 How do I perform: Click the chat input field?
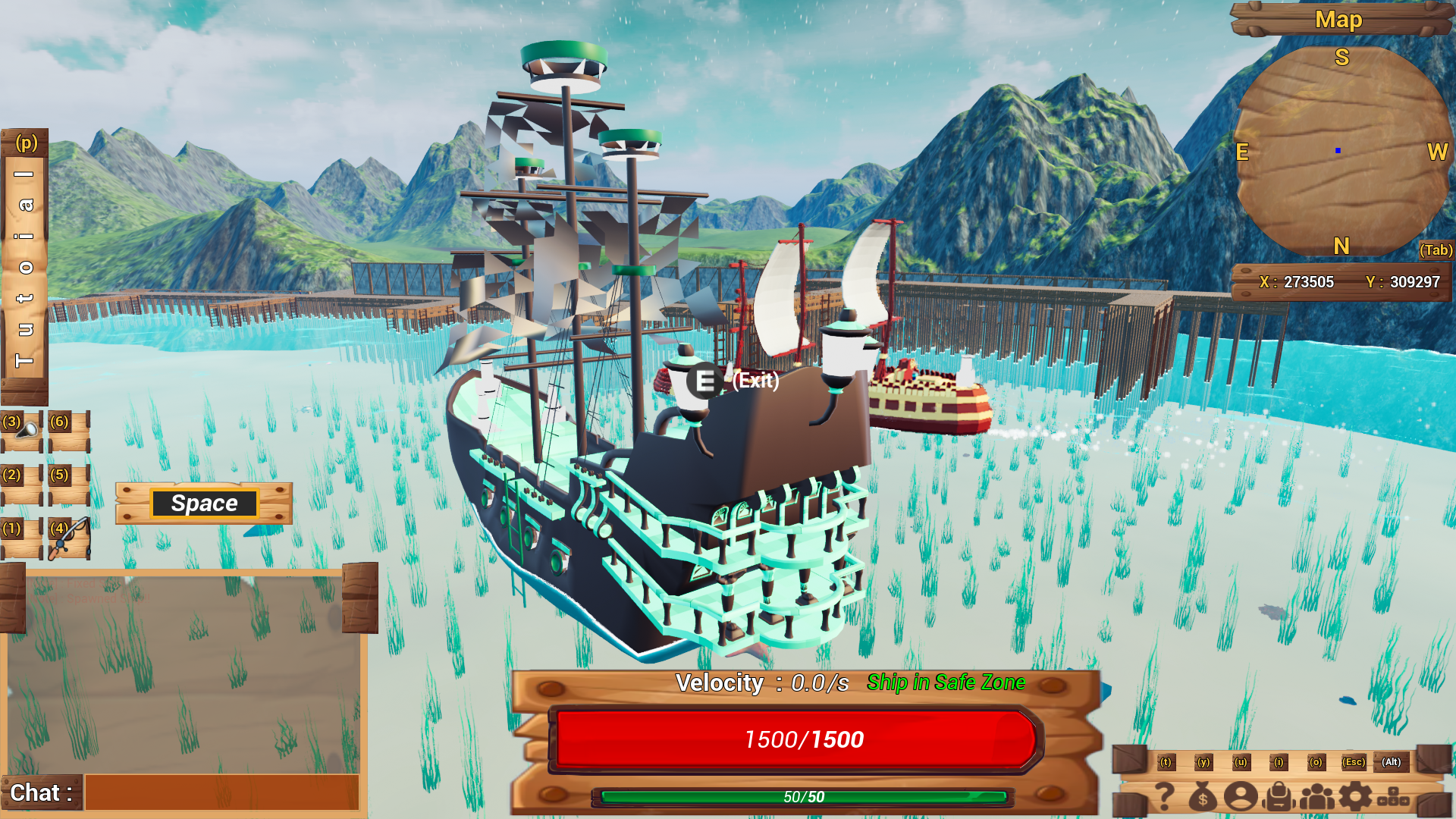coord(221,792)
